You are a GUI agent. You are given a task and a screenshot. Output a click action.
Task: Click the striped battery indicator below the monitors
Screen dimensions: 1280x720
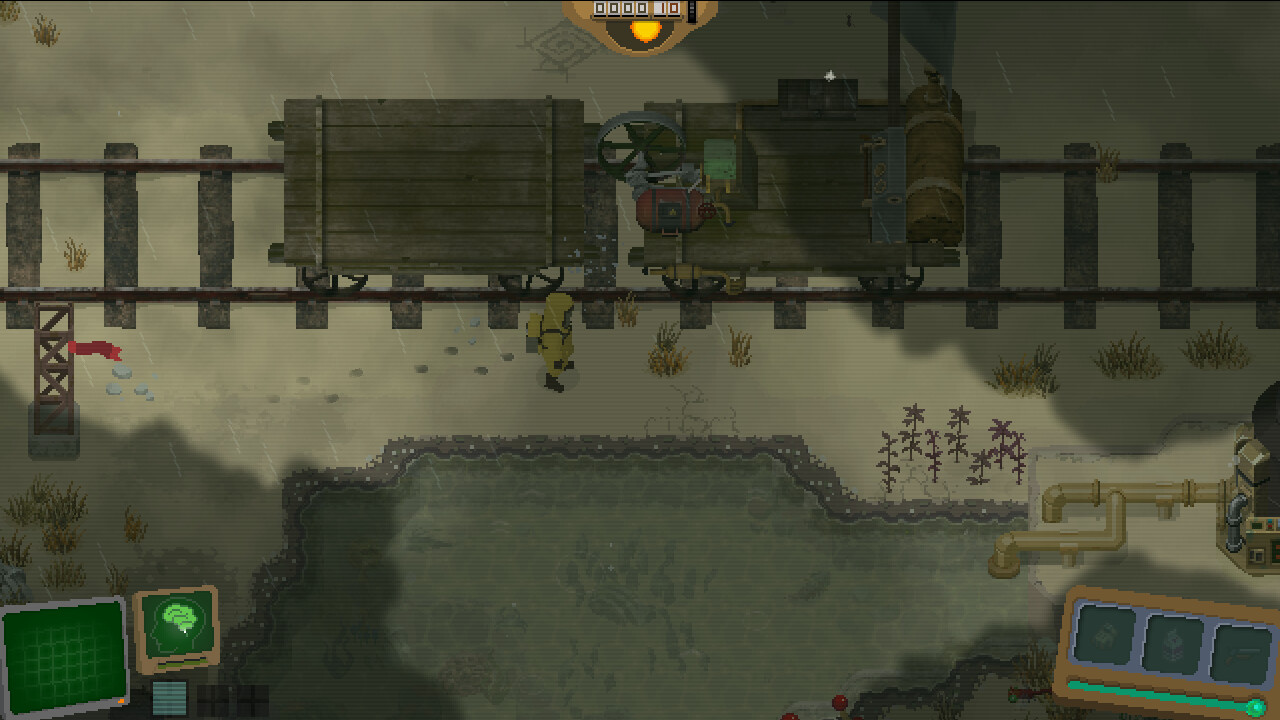169,698
